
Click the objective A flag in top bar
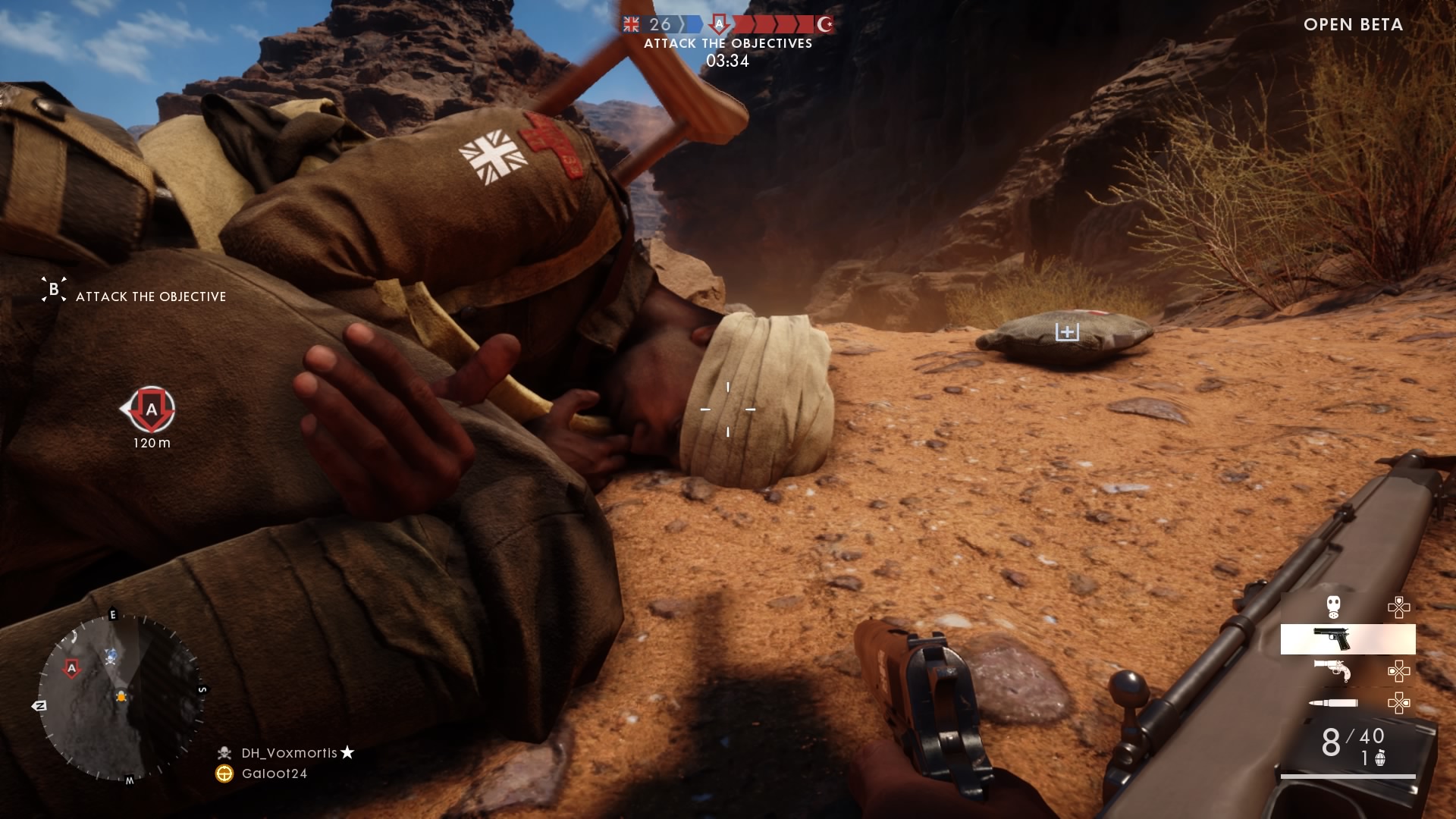pos(719,24)
